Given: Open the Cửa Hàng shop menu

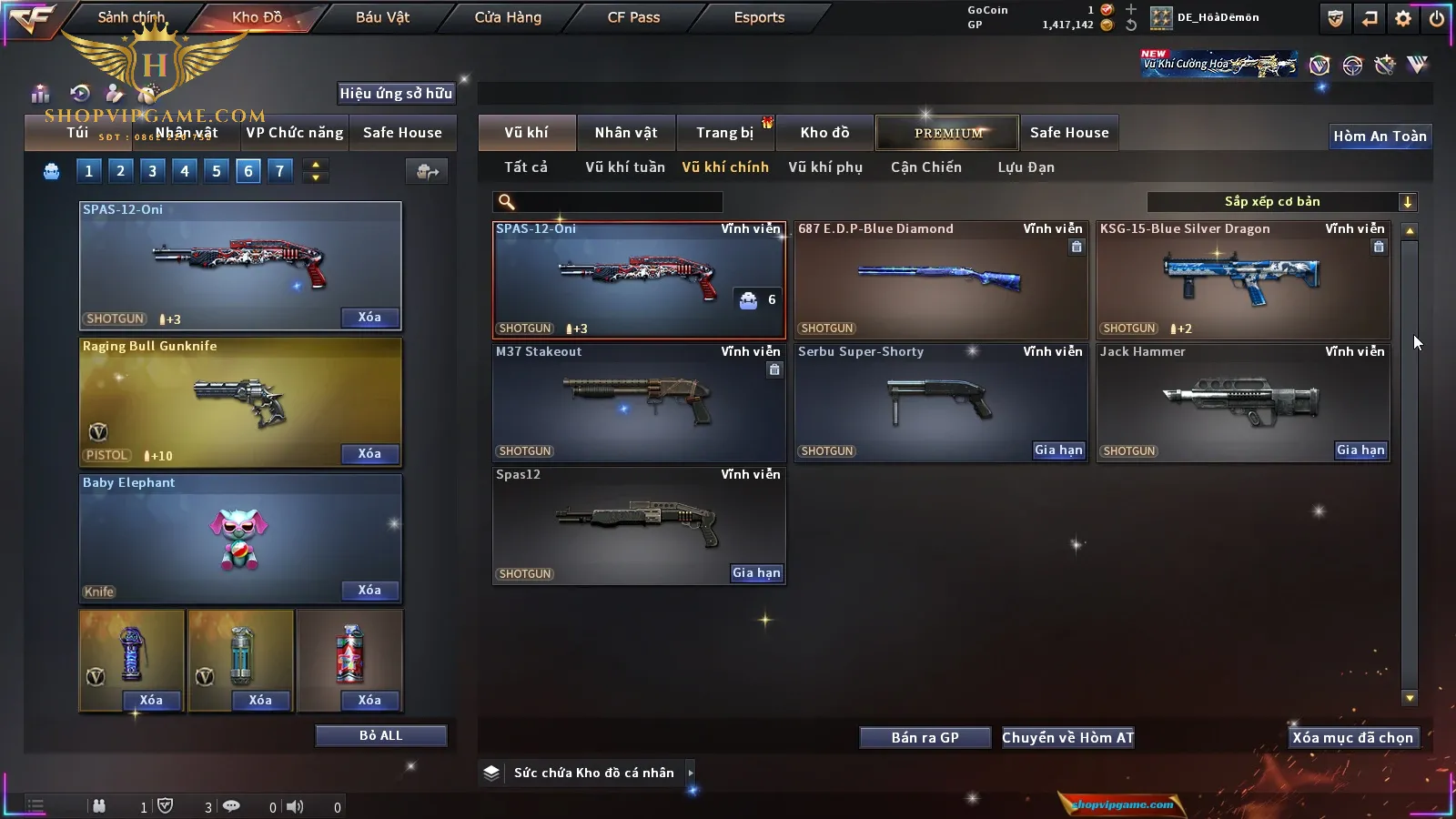Looking at the screenshot, I should [508, 17].
